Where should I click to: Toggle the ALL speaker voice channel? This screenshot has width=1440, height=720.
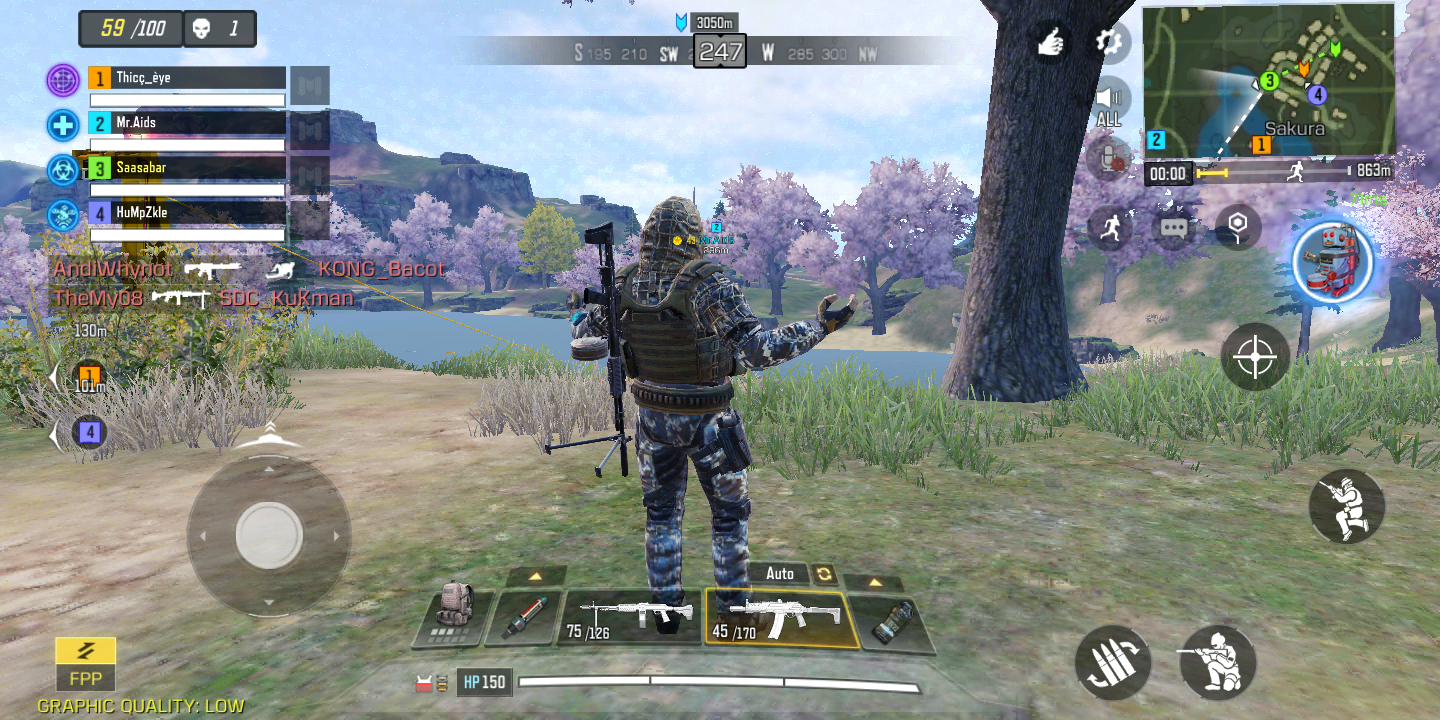click(1108, 103)
